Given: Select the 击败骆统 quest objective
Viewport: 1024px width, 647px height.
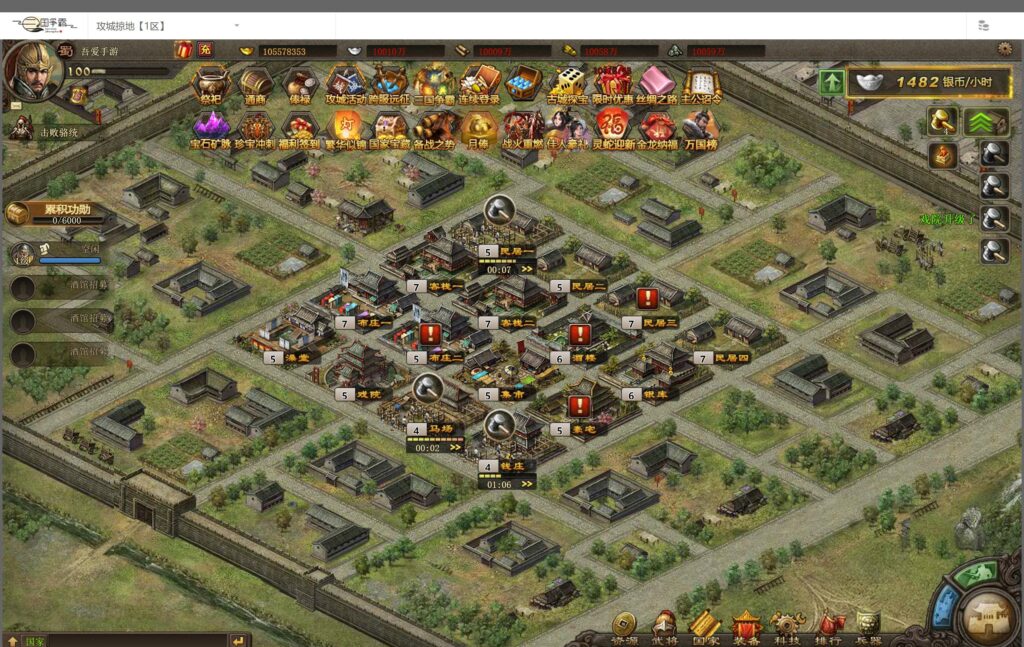Looking at the screenshot, I should coord(57,131).
